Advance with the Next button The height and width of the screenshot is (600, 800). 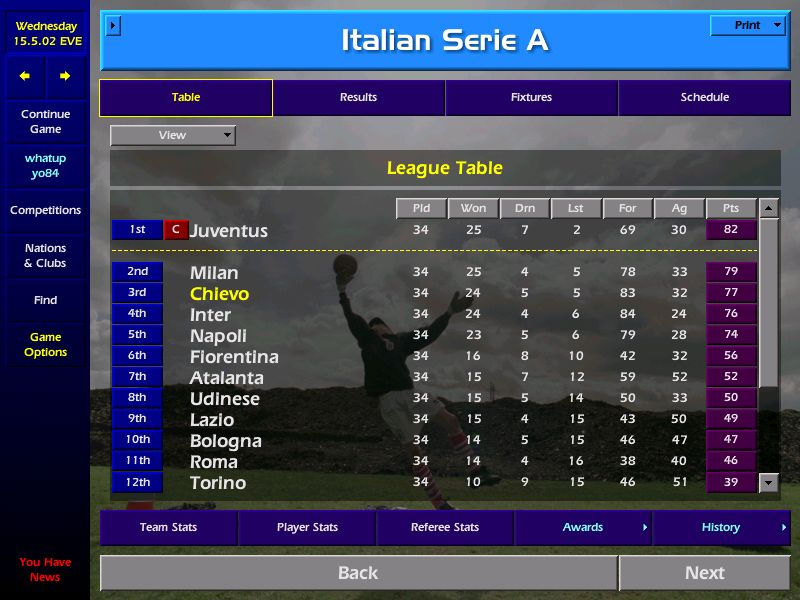point(704,573)
